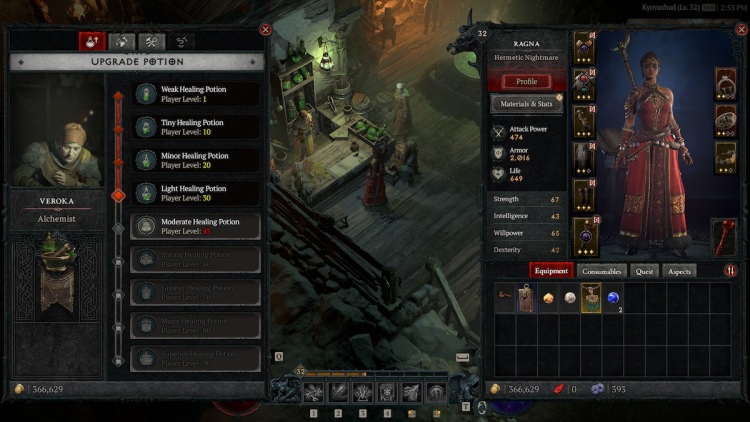The height and width of the screenshot is (422, 750).
Task: Select the red potion tab of the alchemist
Action: 93,42
